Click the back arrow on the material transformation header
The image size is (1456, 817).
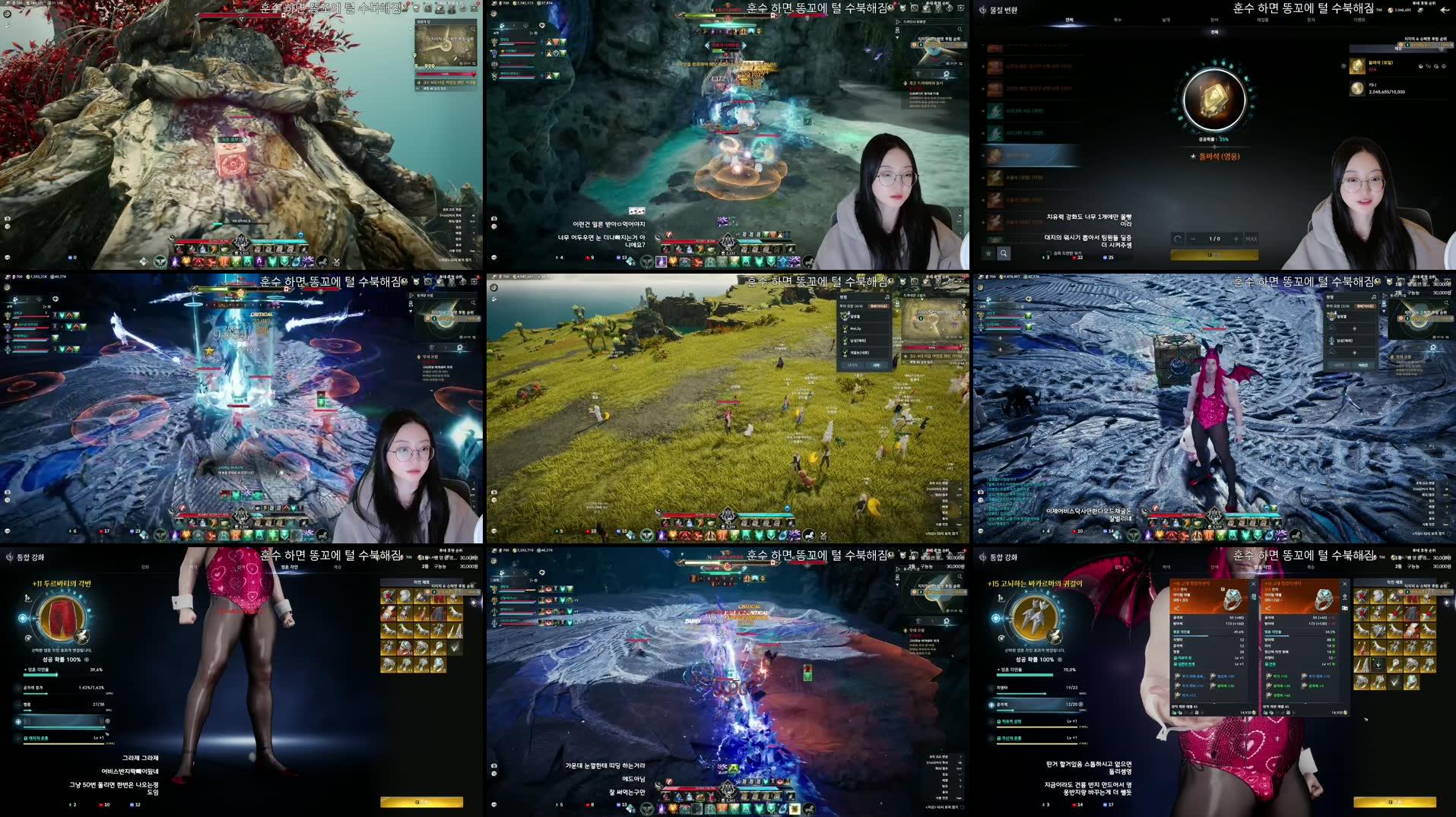tap(1445, 11)
